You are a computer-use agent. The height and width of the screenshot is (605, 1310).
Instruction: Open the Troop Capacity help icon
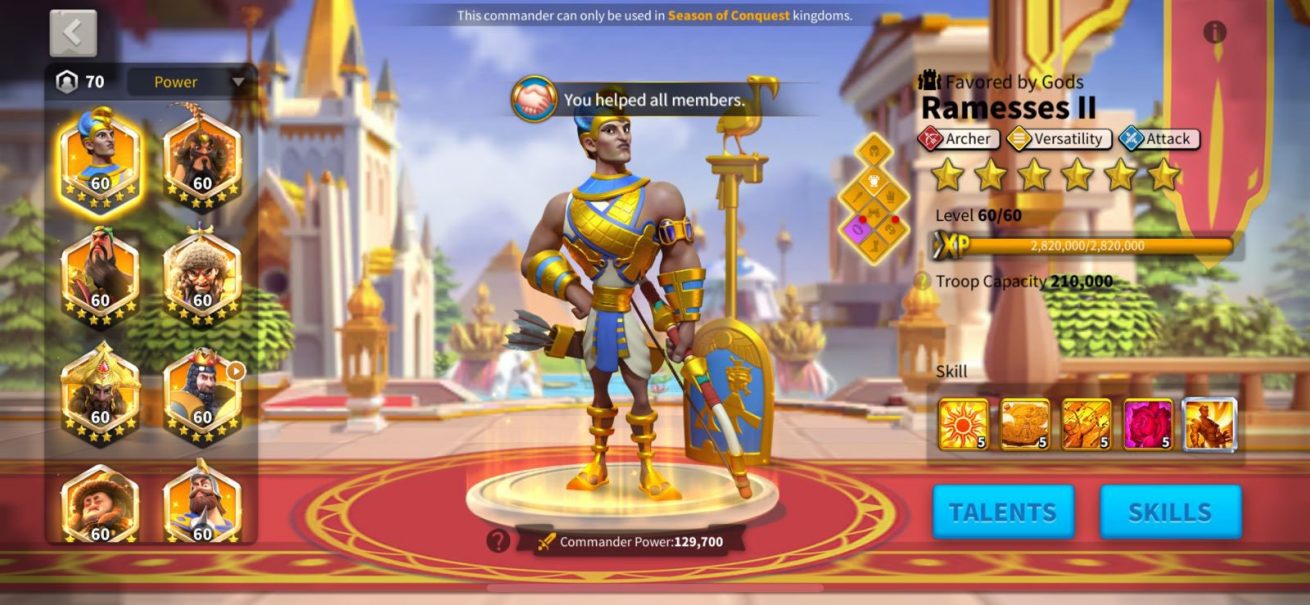pos(922,282)
